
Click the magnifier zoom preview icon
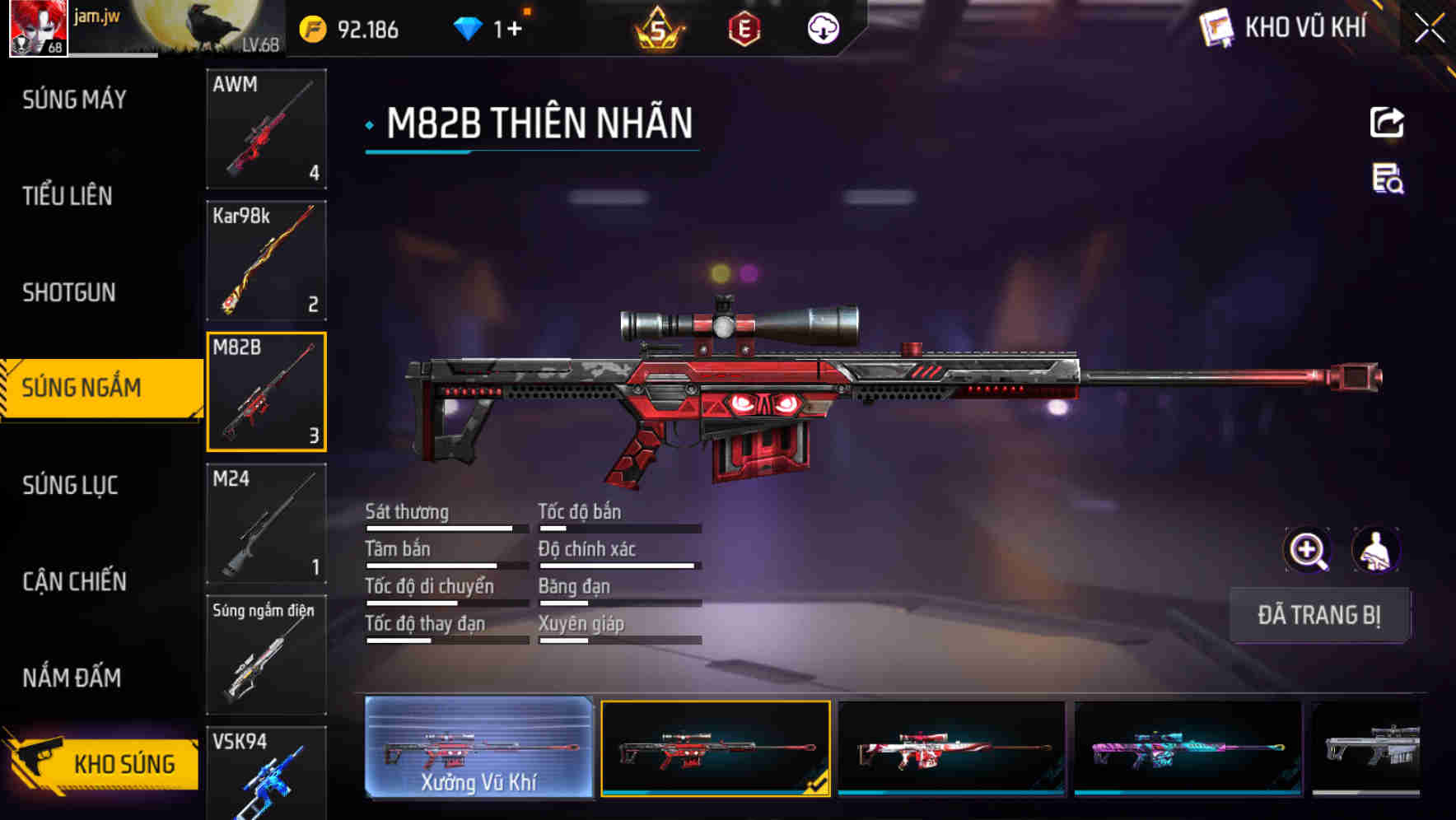[x=1308, y=550]
